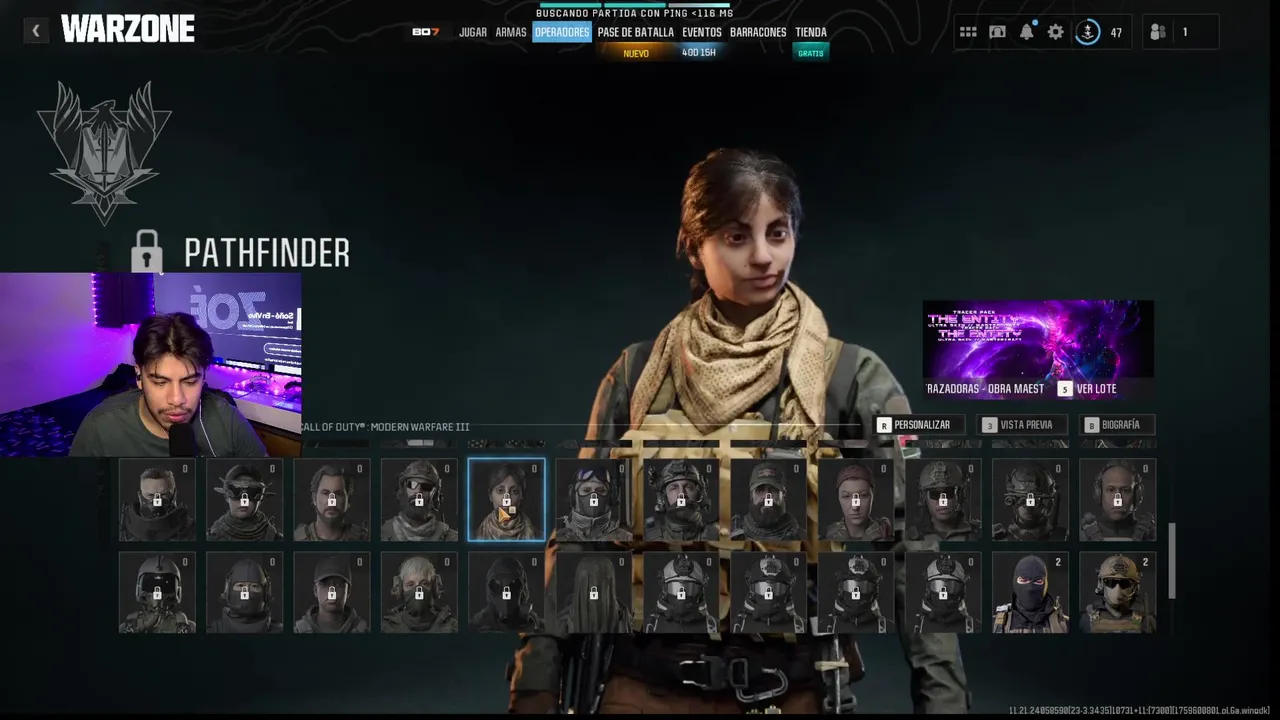1280x720 pixels.
Task: Visit the TIENDA tab
Action: tap(810, 32)
